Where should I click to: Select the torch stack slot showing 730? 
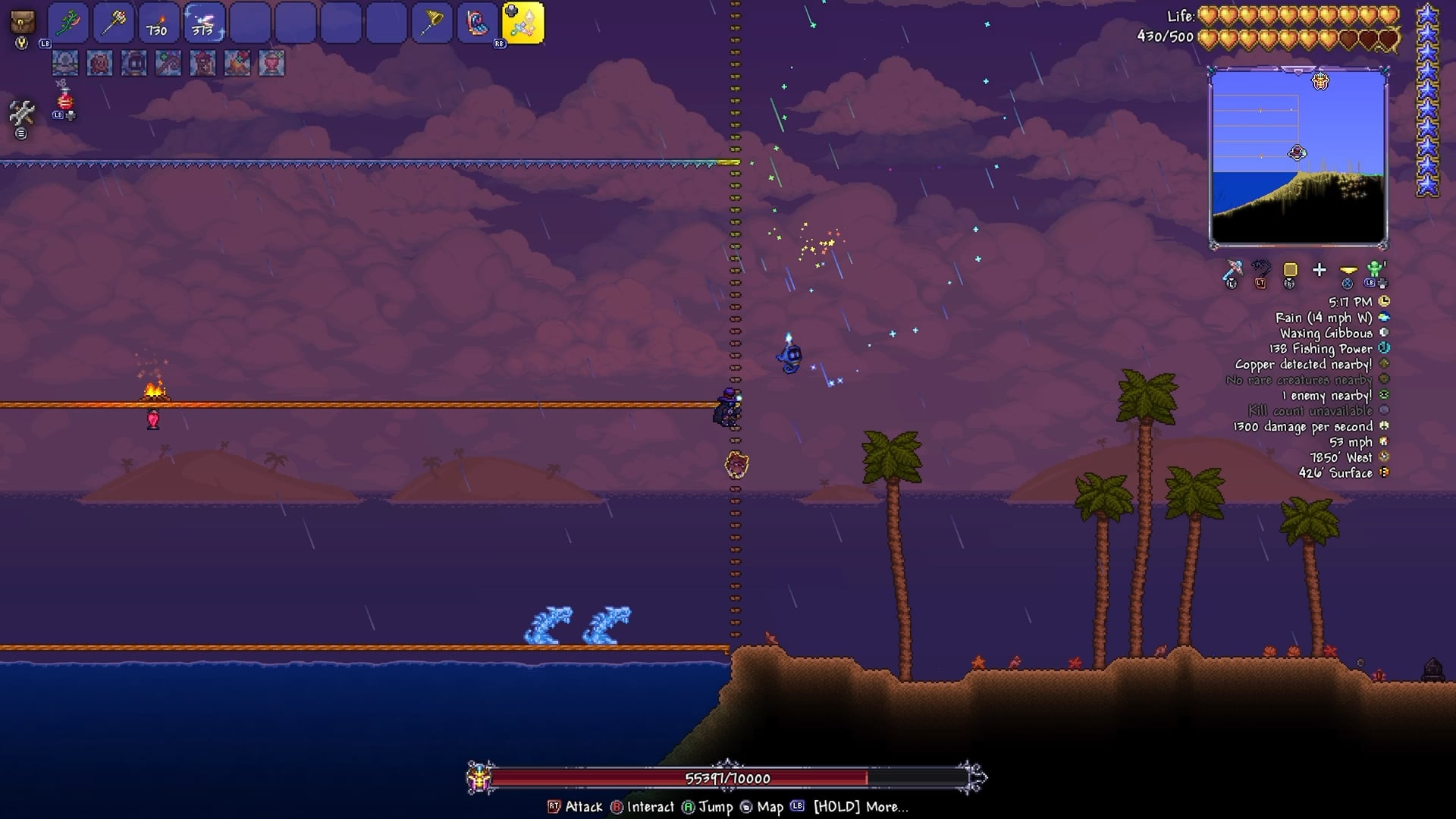pyautogui.click(x=158, y=24)
